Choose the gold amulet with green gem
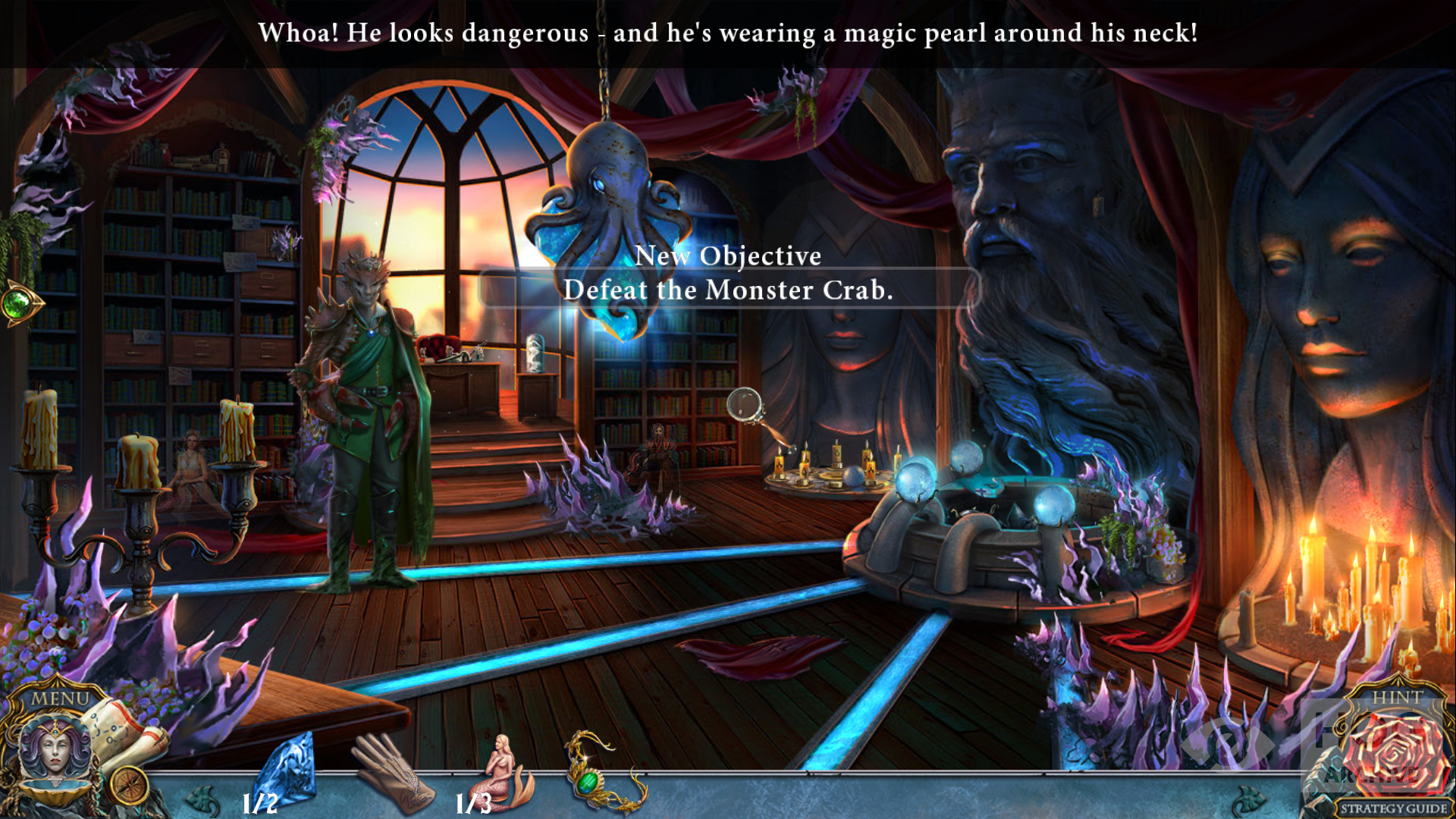This screenshot has height=819, width=1456. coord(601,773)
